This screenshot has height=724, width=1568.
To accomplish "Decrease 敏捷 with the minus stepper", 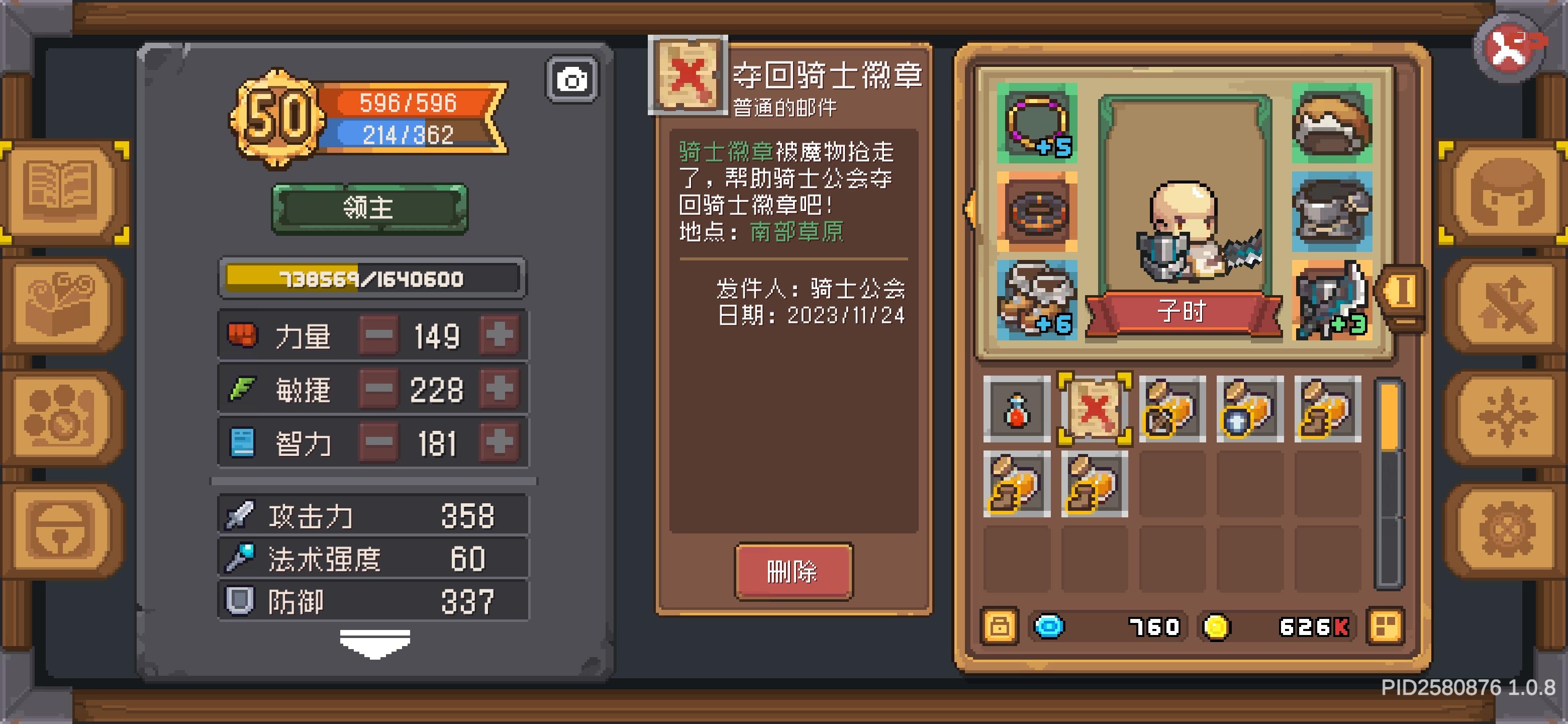I will [x=378, y=390].
